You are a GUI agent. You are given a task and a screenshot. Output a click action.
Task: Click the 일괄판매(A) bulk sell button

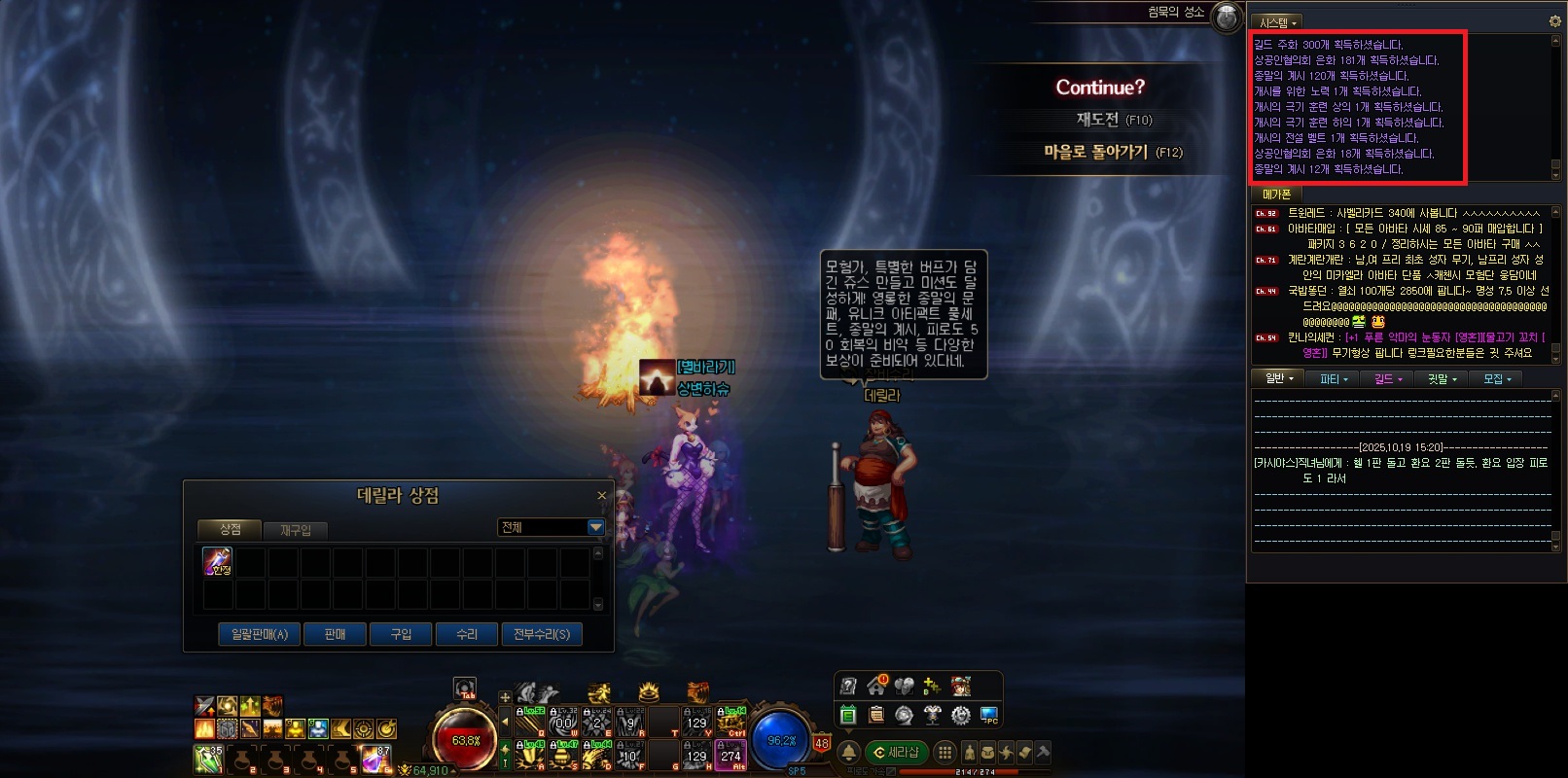[x=259, y=634]
